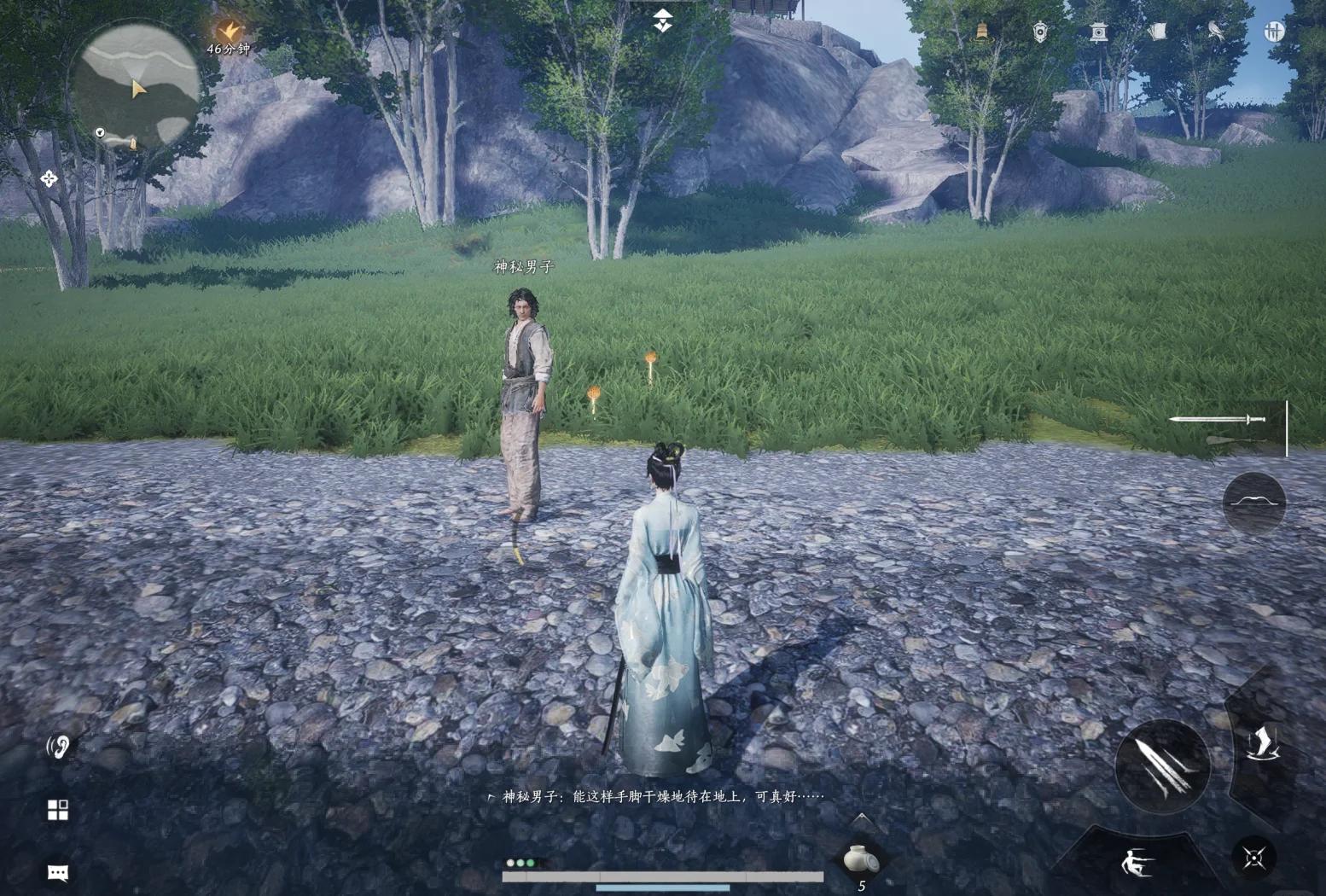Expand the top-center double-arrow marker
Viewport: 1326px width, 896px height.
663,21
